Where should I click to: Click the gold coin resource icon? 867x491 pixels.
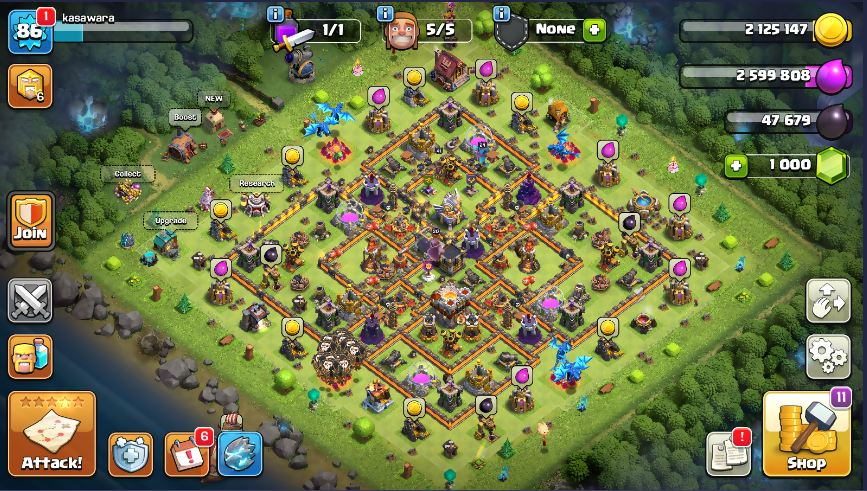click(x=831, y=30)
